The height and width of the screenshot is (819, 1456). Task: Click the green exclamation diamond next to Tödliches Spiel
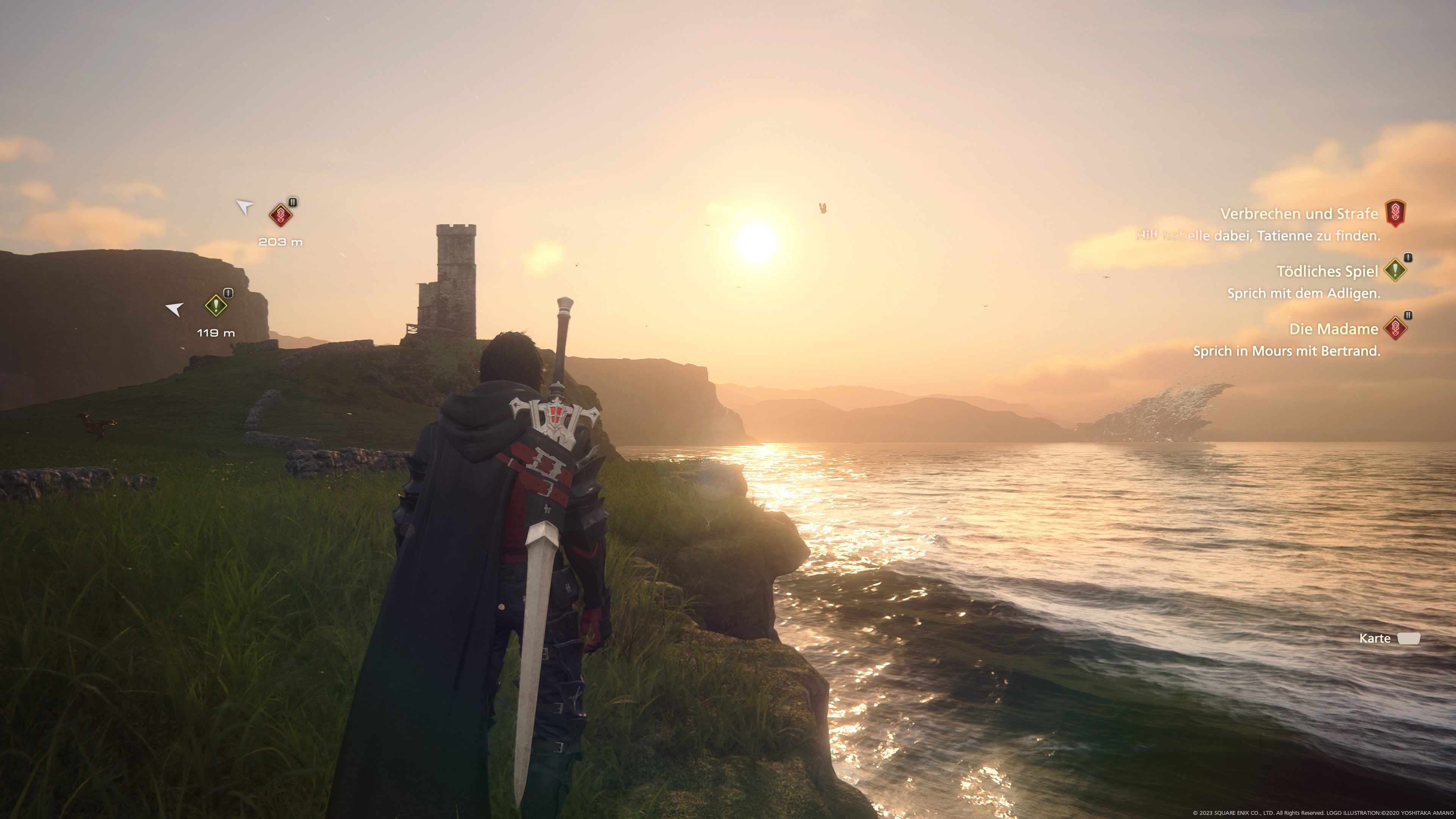(x=1395, y=271)
